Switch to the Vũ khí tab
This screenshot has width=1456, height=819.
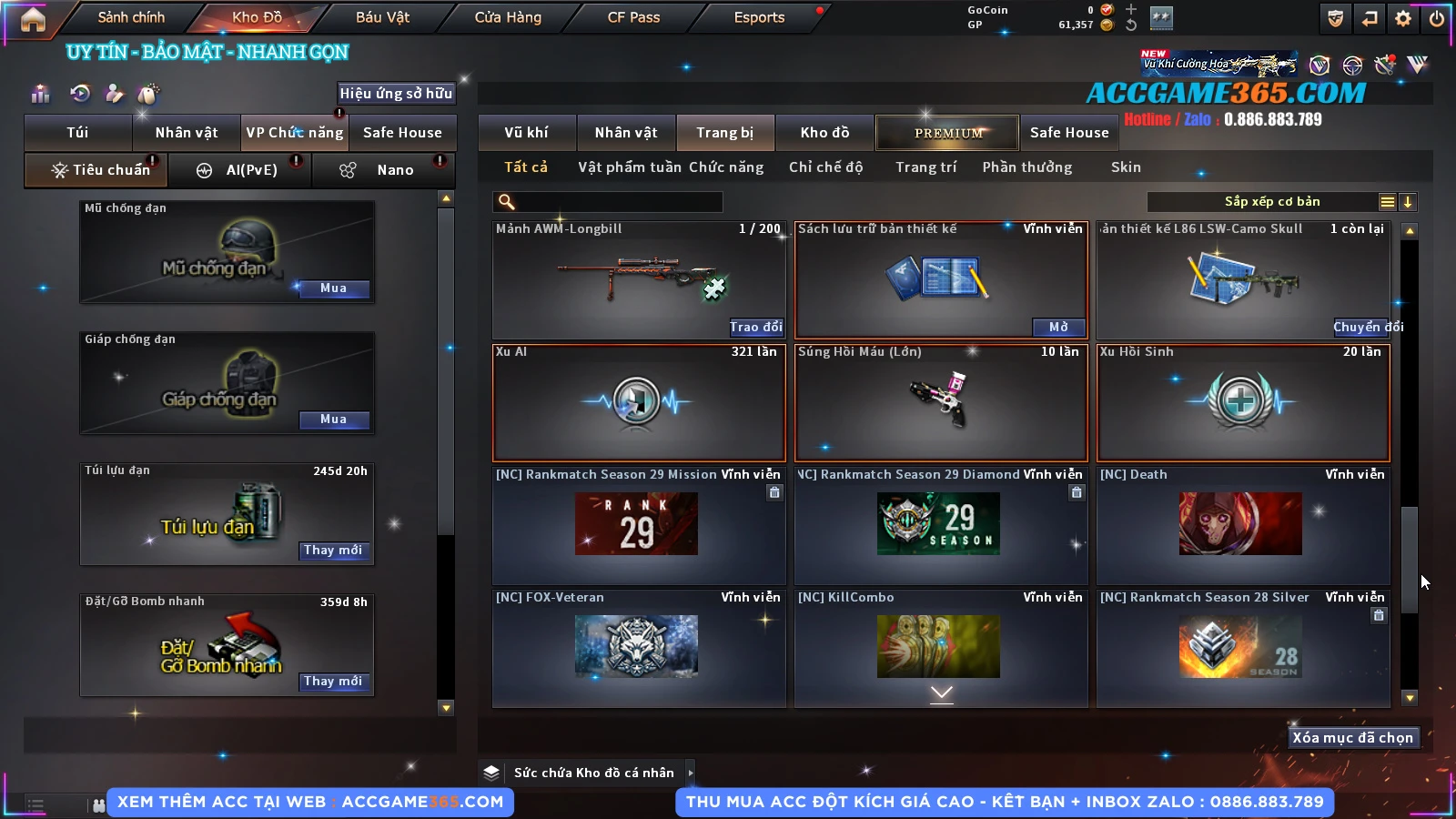coord(526,133)
